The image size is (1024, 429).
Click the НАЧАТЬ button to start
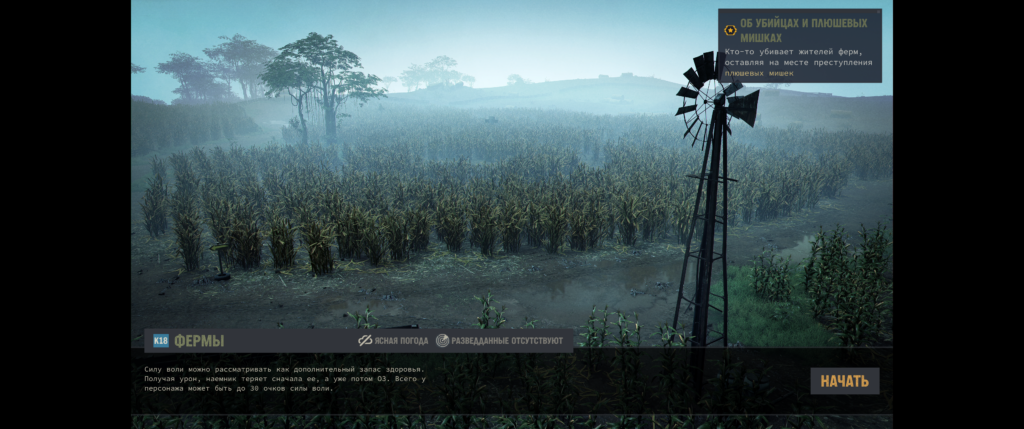click(x=845, y=381)
